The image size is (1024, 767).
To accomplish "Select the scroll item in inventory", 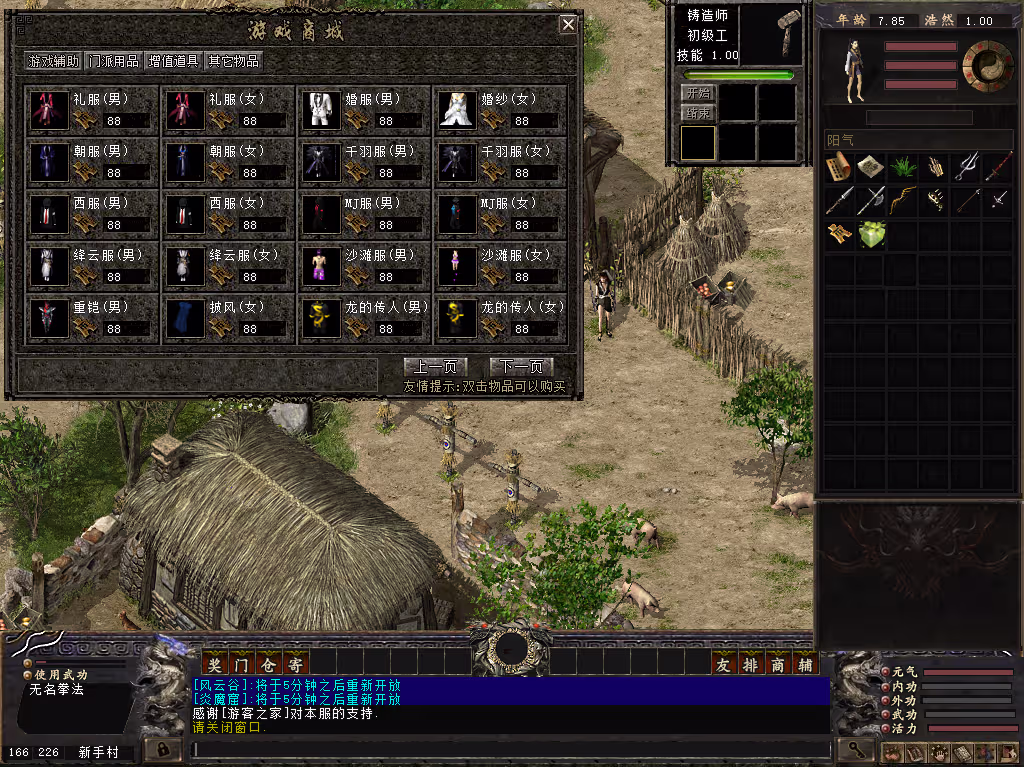I will click(839, 167).
